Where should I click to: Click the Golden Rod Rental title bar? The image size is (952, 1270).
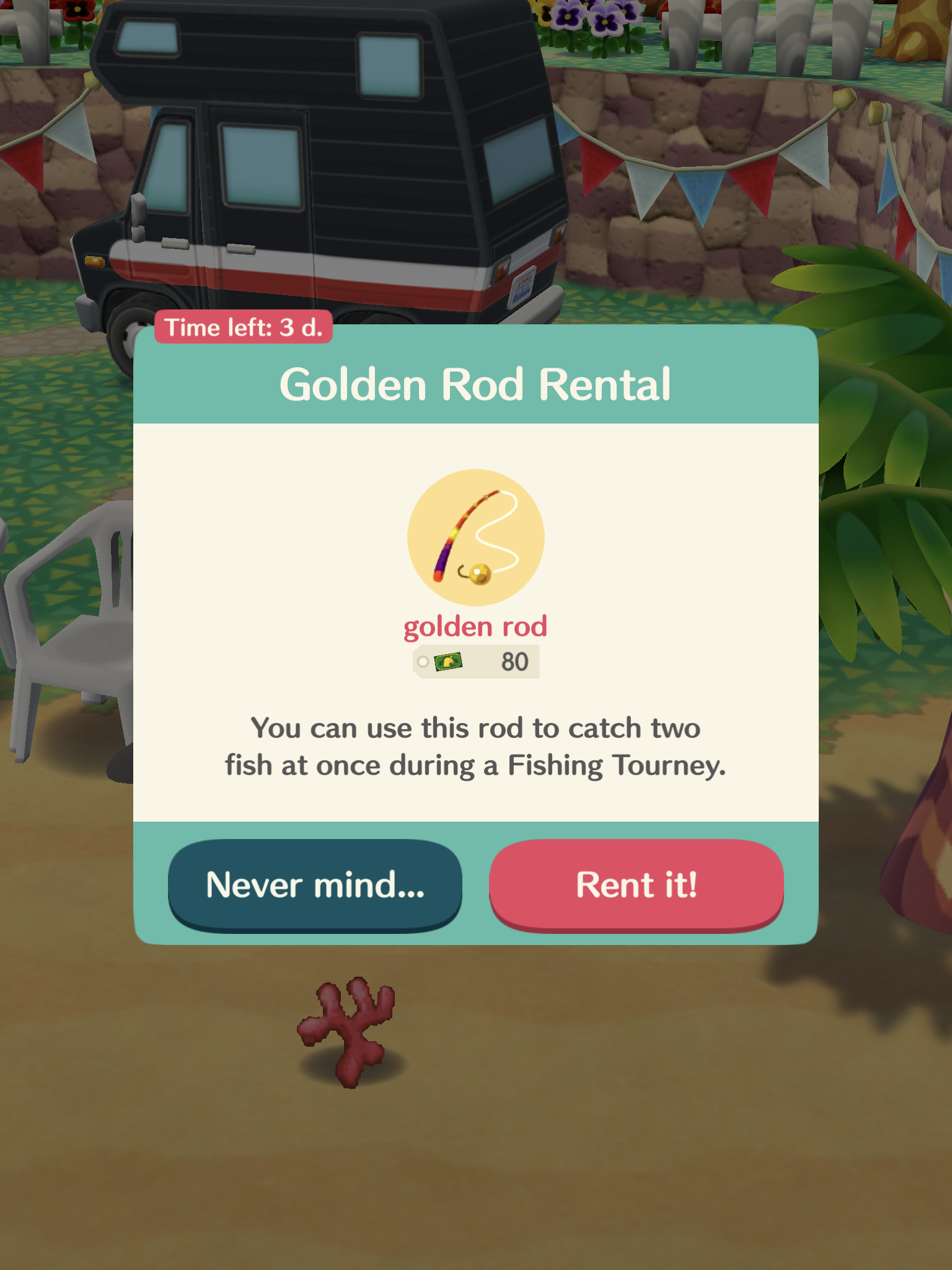[x=476, y=383]
